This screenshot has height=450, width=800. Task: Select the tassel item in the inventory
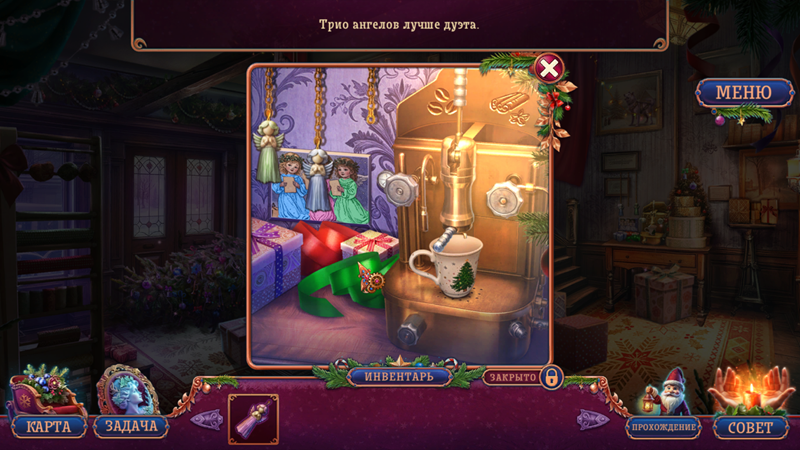tap(253, 419)
